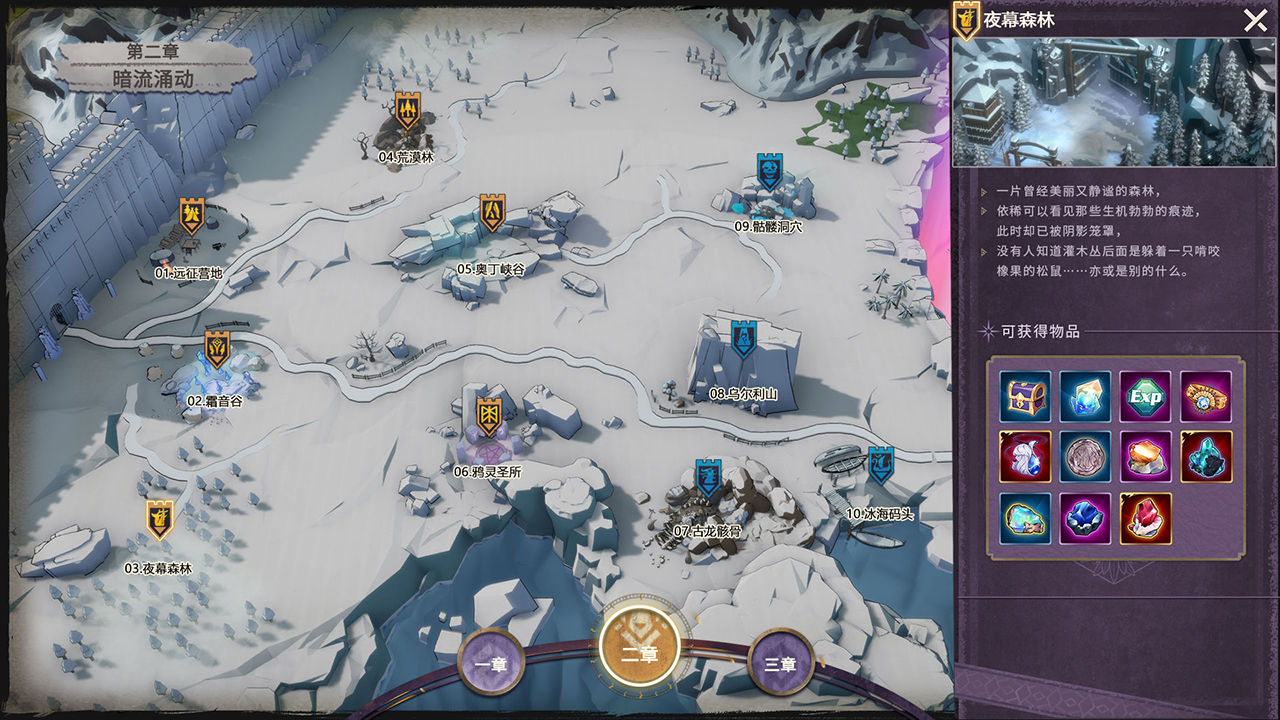View the Exp reward icon
This screenshot has height=720, width=1280.
click(1145, 397)
